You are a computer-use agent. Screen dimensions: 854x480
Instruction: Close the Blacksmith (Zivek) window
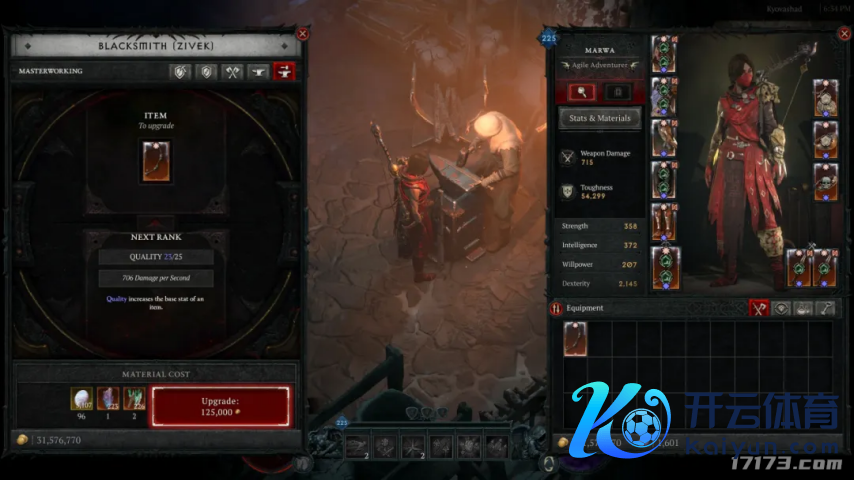point(302,34)
